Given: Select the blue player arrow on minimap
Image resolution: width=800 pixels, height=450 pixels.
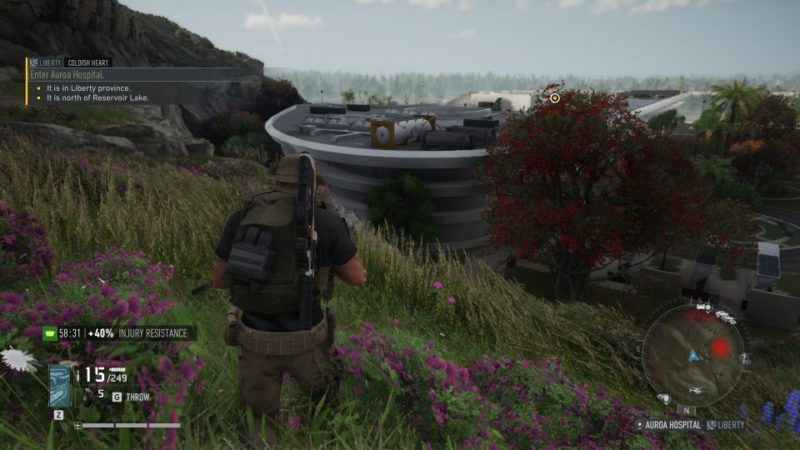Looking at the screenshot, I should pos(692,355).
